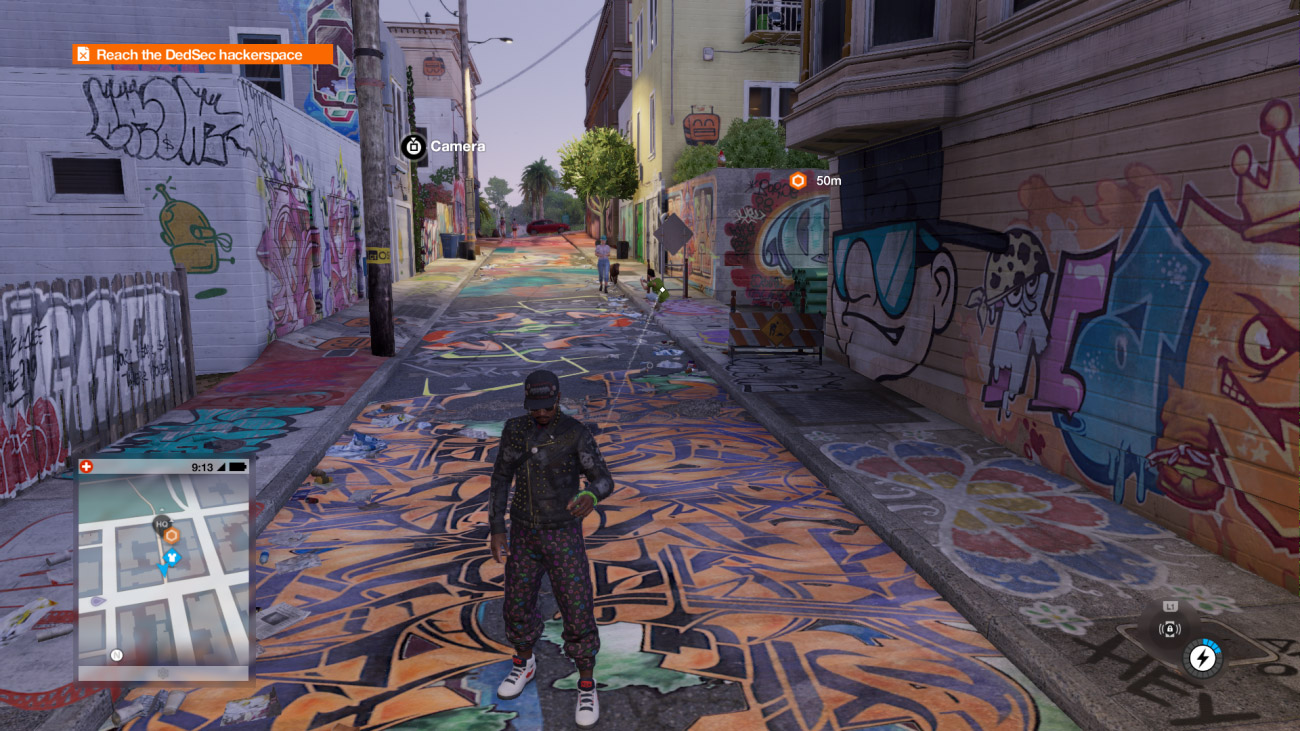Open the phone minimap
Screen dimensions: 1300x731
165,570
